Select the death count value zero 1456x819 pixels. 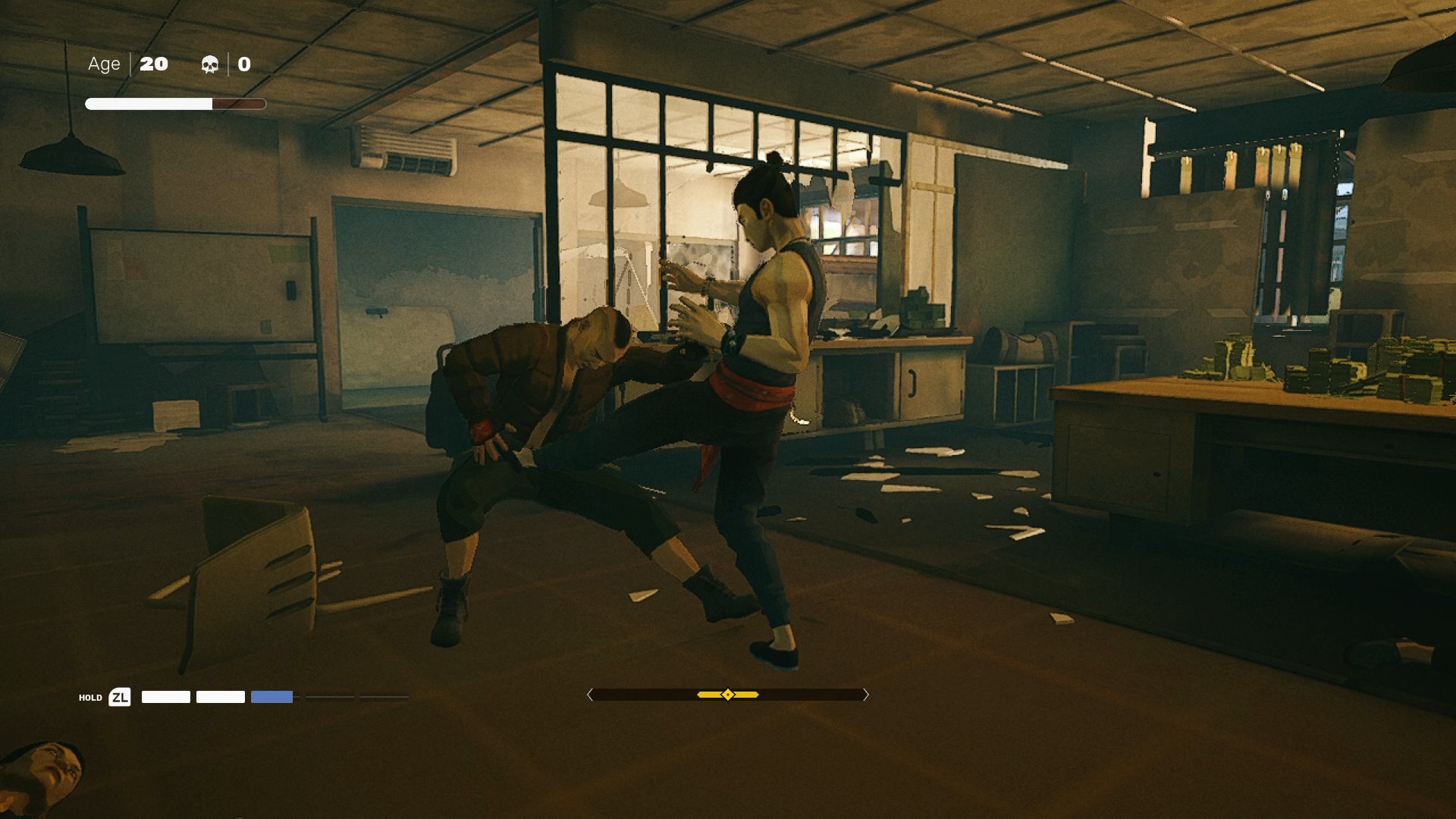pos(244,64)
